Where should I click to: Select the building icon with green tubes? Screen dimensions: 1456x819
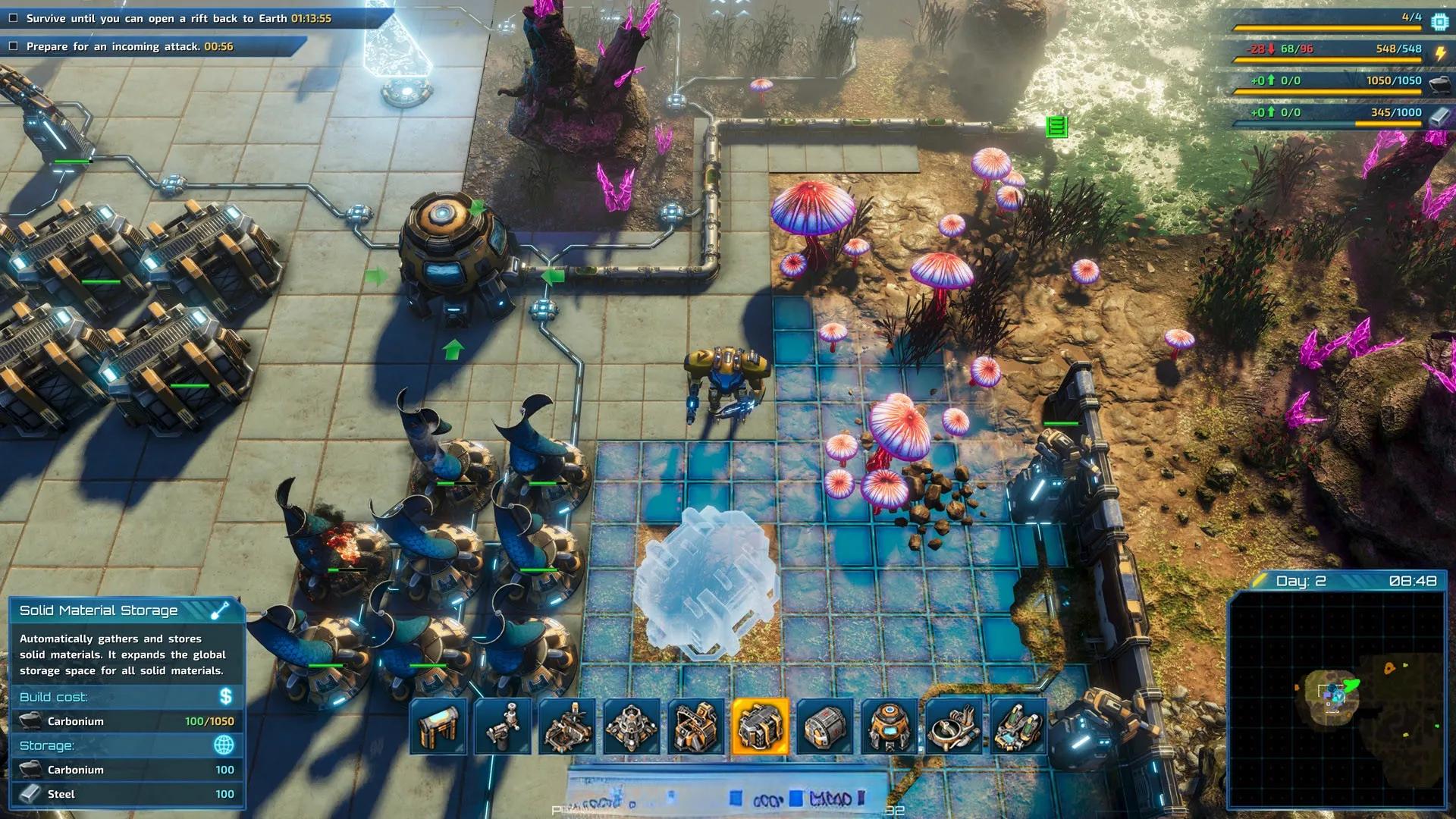click(x=1018, y=726)
